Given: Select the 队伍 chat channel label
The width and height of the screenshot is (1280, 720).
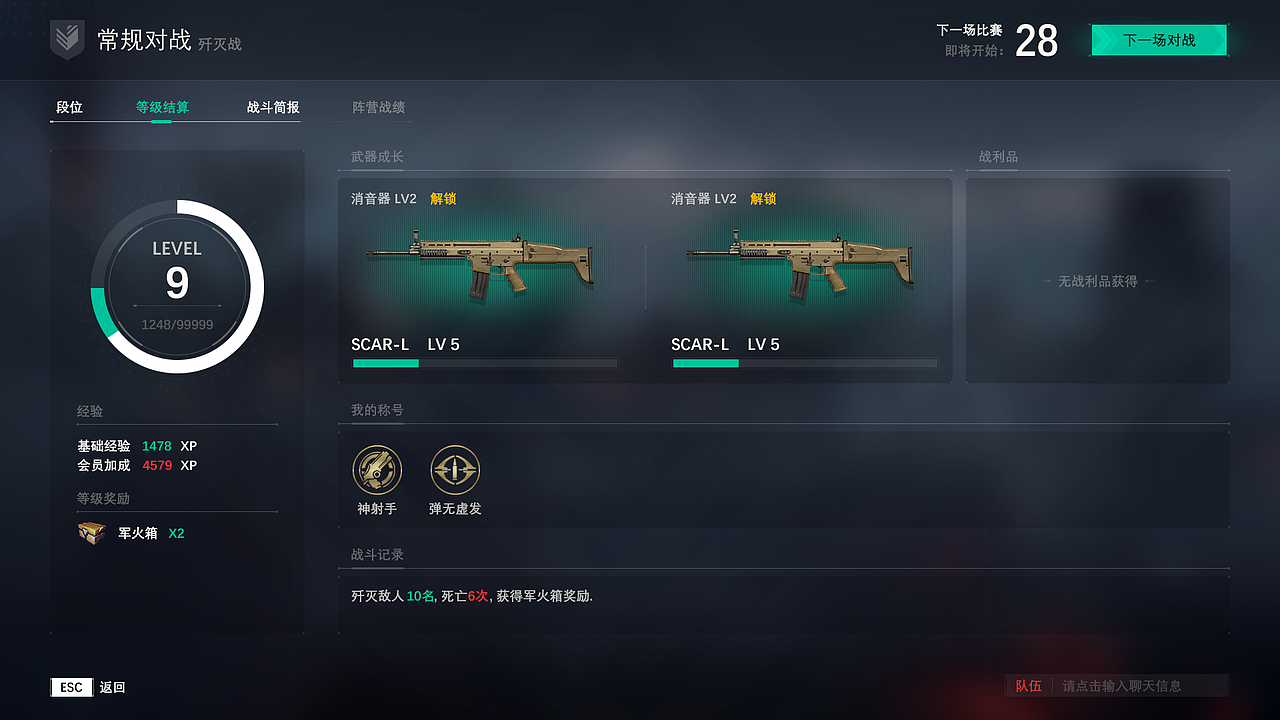Looking at the screenshot, I should tap(1029, 686).
